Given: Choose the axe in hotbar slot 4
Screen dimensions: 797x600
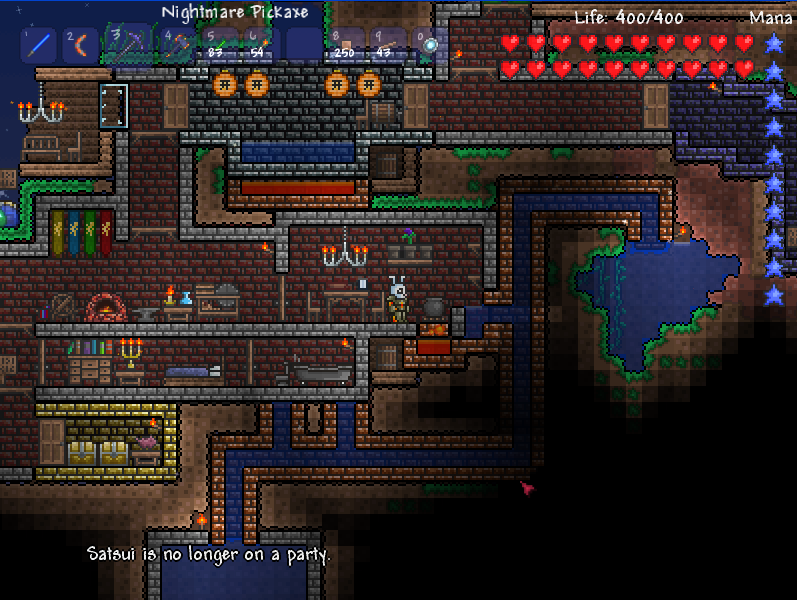Looking at the screenshot, I should [x=176, y=45].
